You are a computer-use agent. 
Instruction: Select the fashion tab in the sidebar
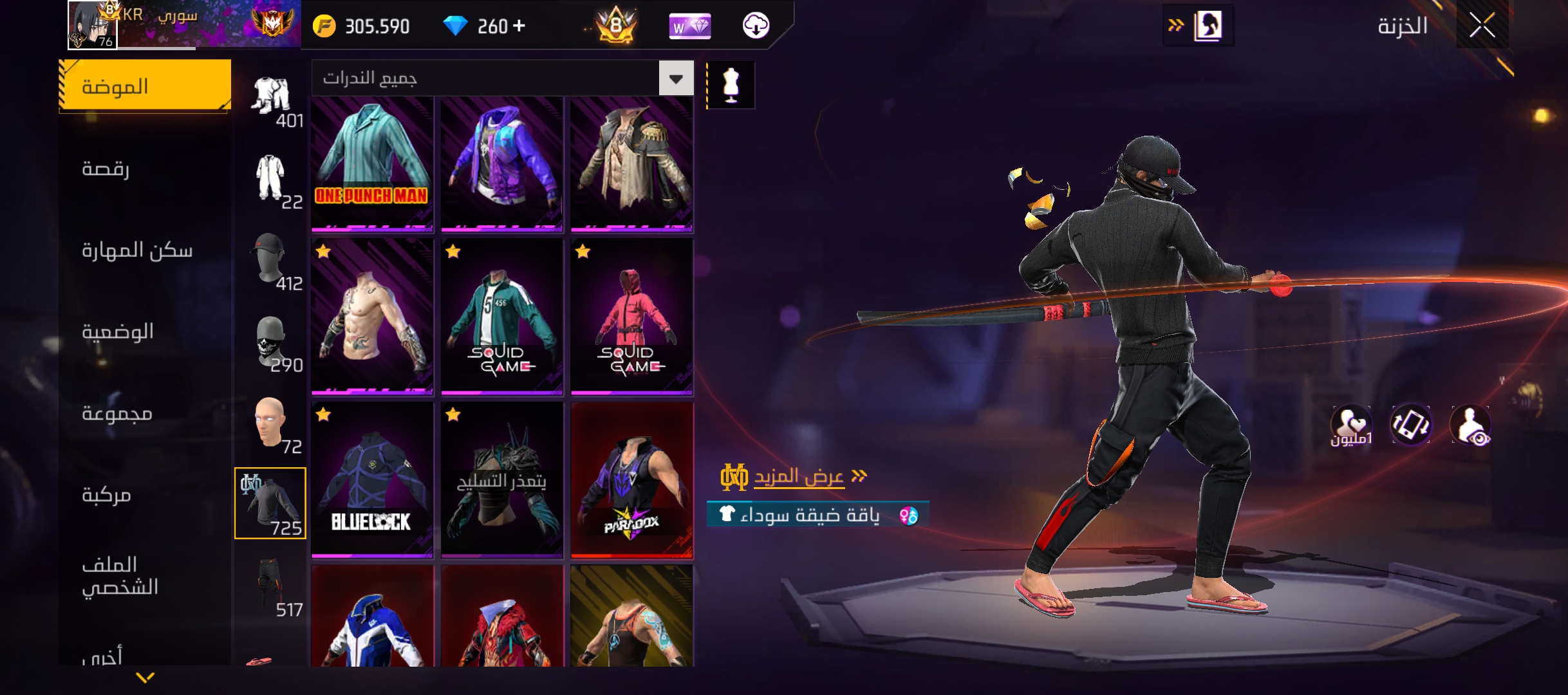(x=145, y=86)
